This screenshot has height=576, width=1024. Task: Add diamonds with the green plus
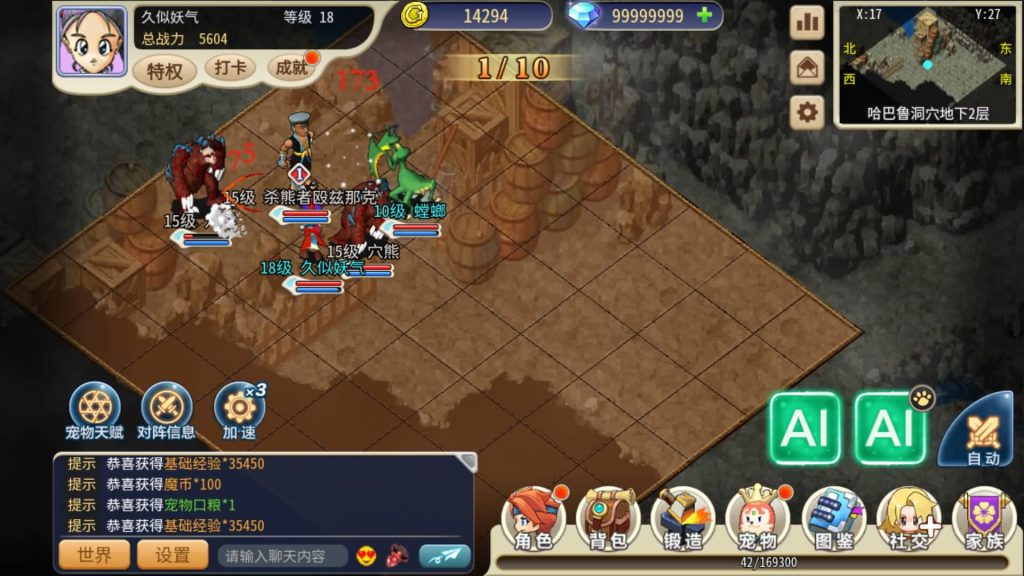click(x=705, y=15)
